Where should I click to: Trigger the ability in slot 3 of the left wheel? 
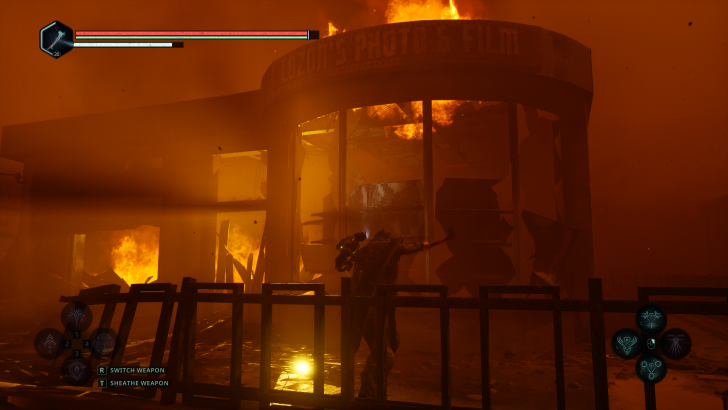(77, 368)
